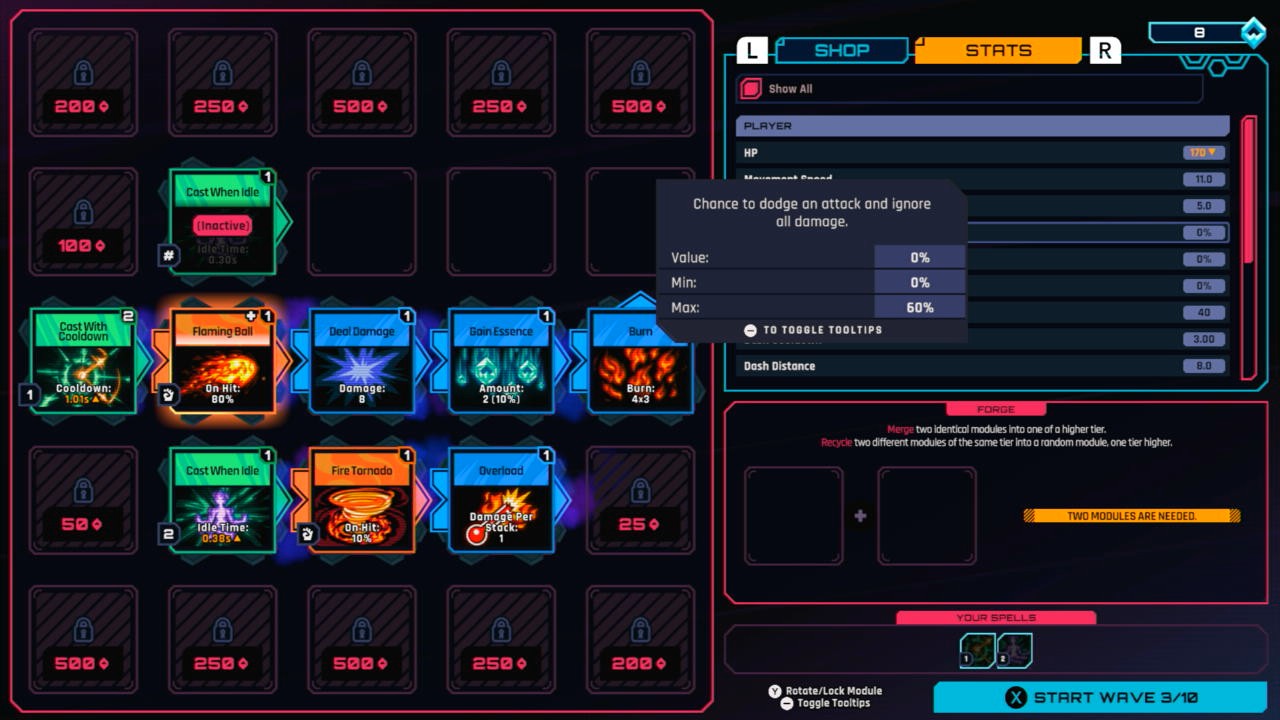The height and width of the screenshot is (720, 1280).
Task: Open the HP value dropdown arrow
Action: (x=1211, y=152)
